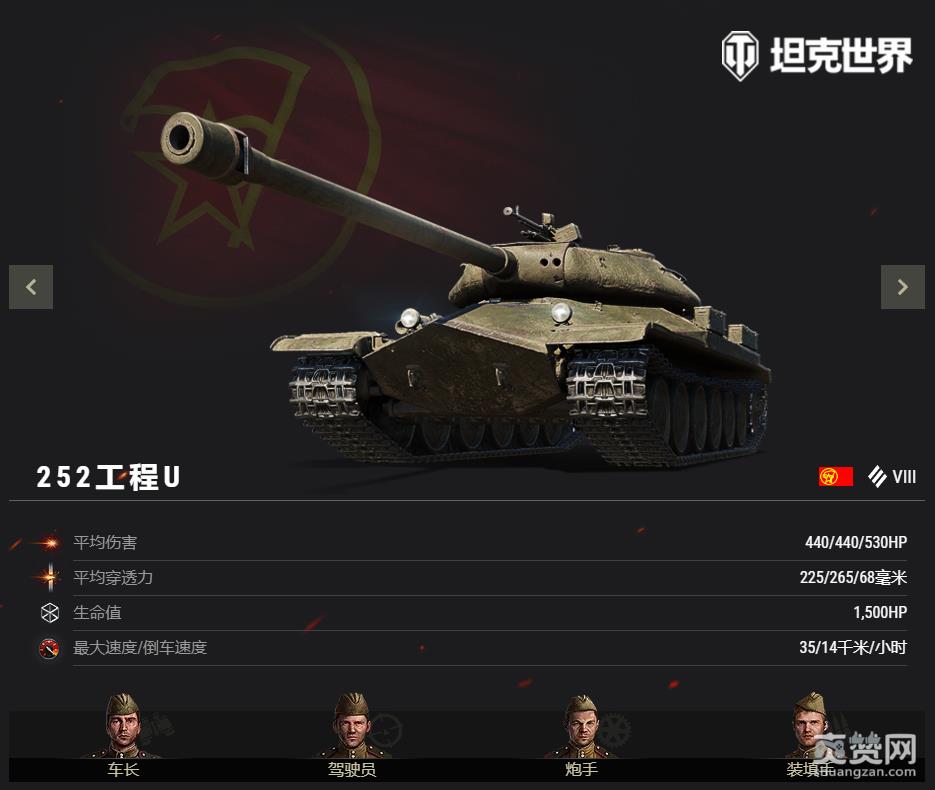This screenshot has width=935, height=790.
Task: Select the 车长 commander portrait
Action: [x=123, y=728]
